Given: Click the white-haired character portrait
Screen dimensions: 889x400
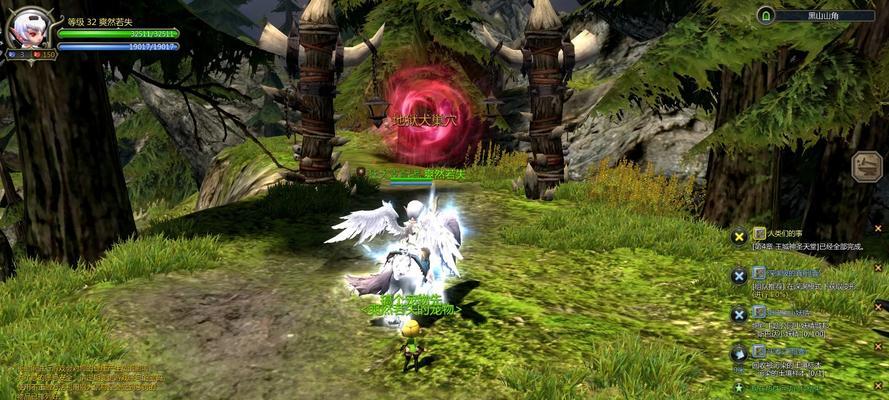Looking at the screenshot, I should point(29,27).
